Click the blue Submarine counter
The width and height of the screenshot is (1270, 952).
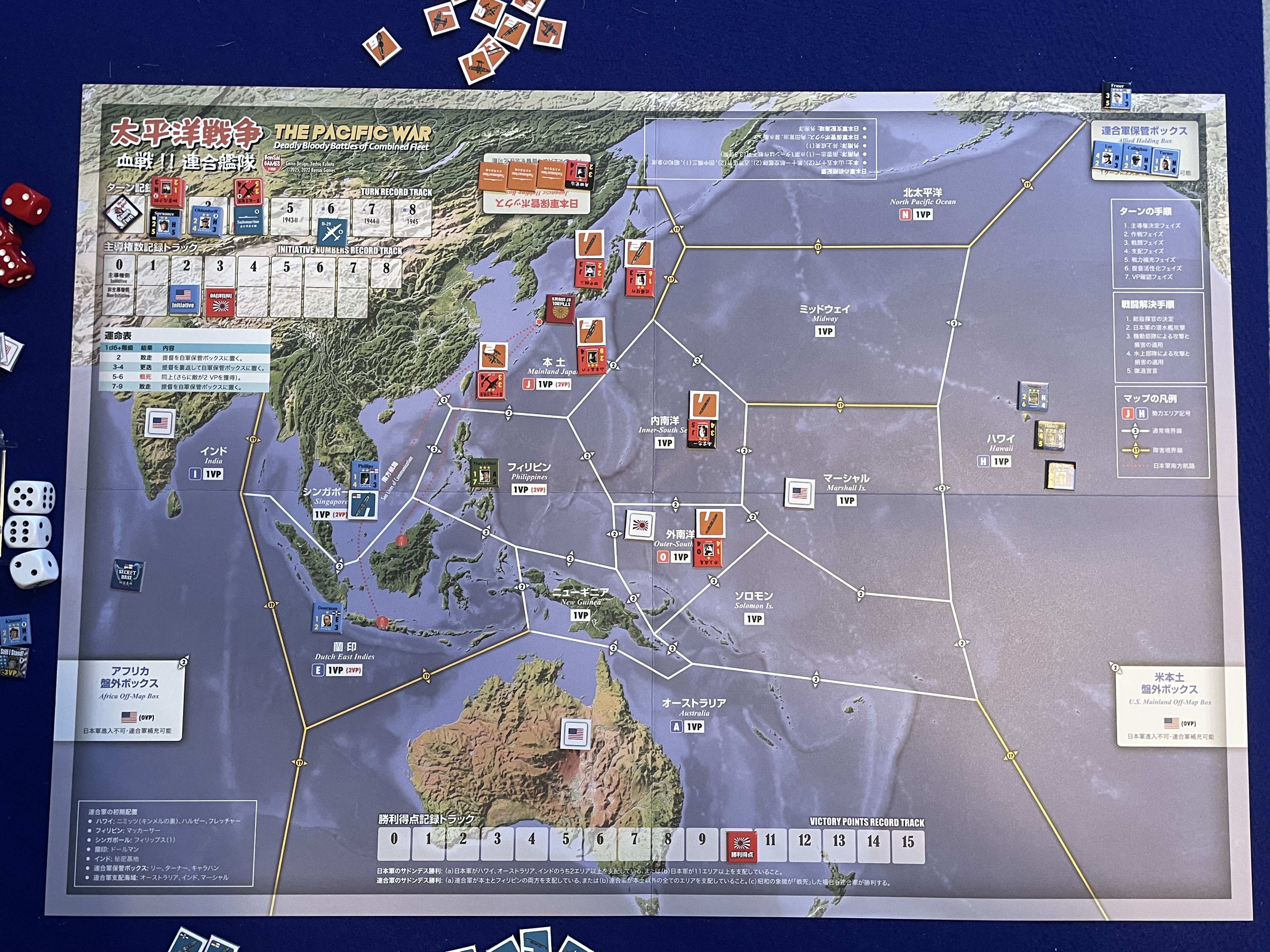coord(249,218)
